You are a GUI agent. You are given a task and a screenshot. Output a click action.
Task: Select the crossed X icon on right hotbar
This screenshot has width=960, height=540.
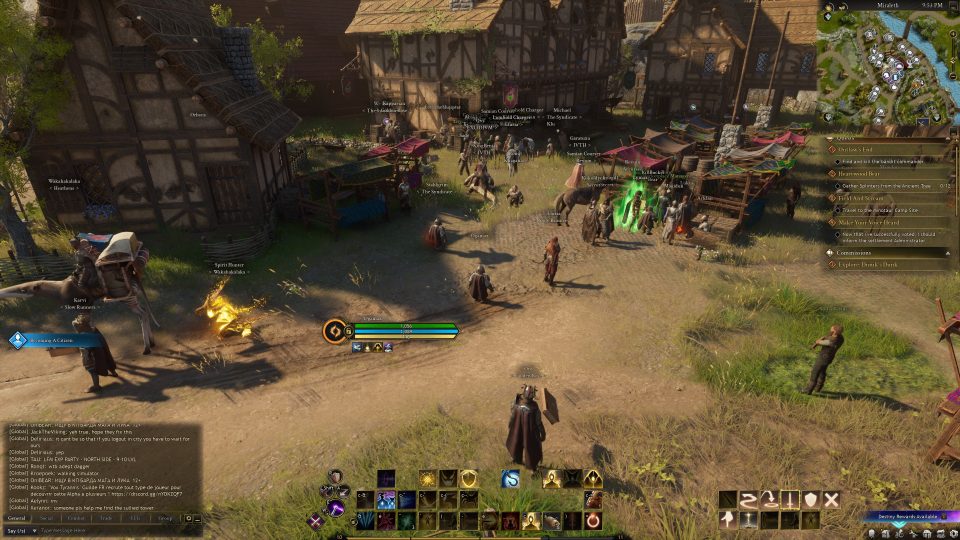click(x=831, y=499)
